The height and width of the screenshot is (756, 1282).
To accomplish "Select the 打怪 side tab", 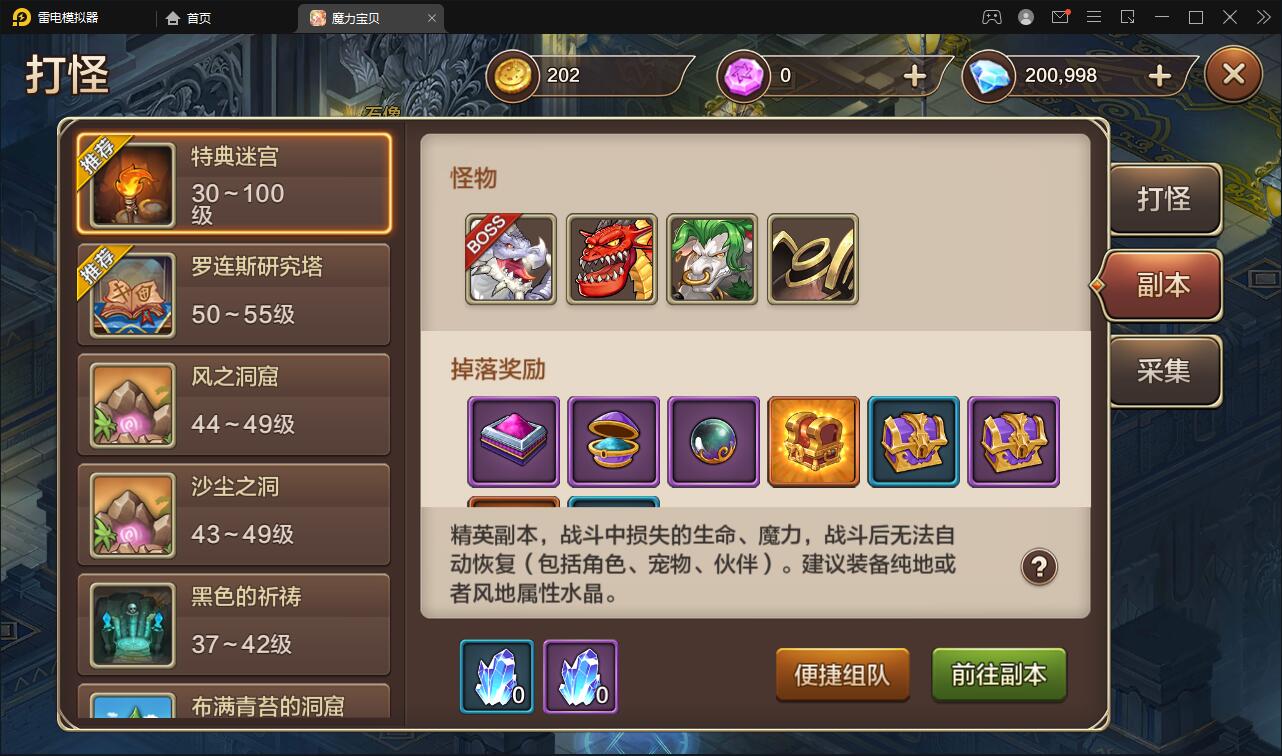I will click(x=1164, y=199).
